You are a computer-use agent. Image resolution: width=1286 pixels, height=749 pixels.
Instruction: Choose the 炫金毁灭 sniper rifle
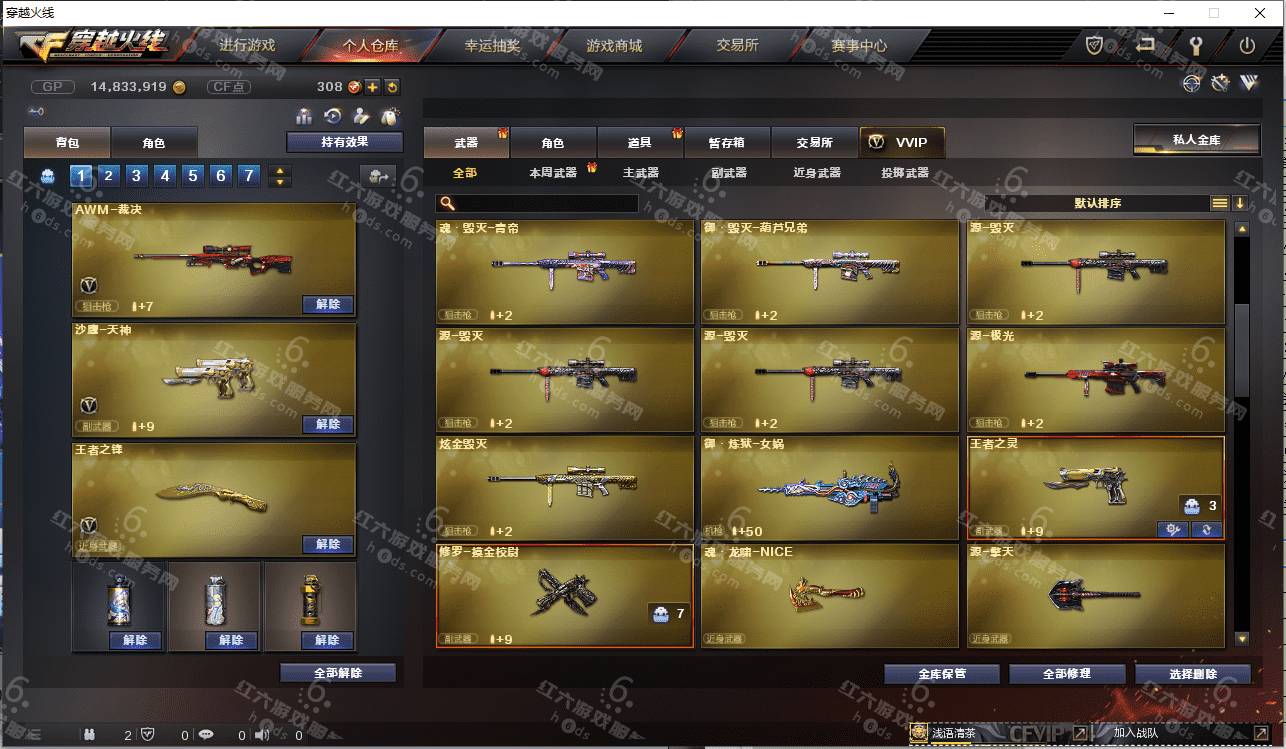tap(564, 487)
